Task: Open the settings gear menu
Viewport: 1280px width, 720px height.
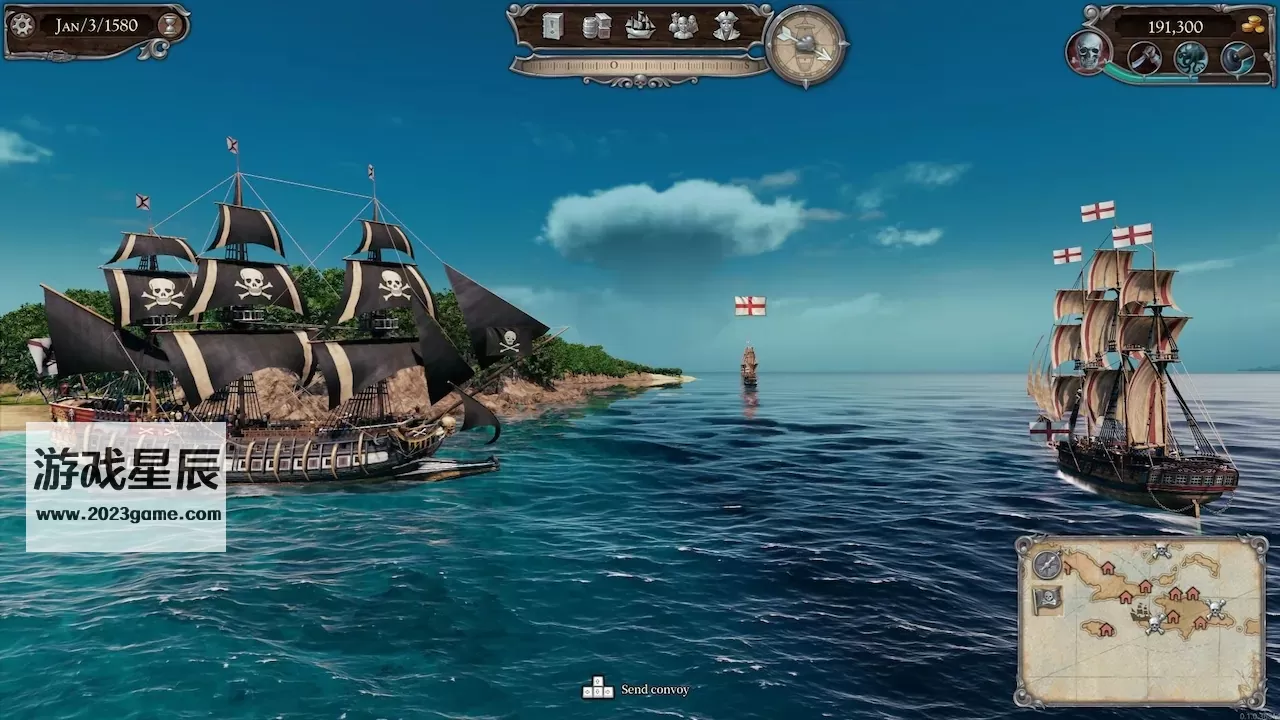Action: point(22,25)
